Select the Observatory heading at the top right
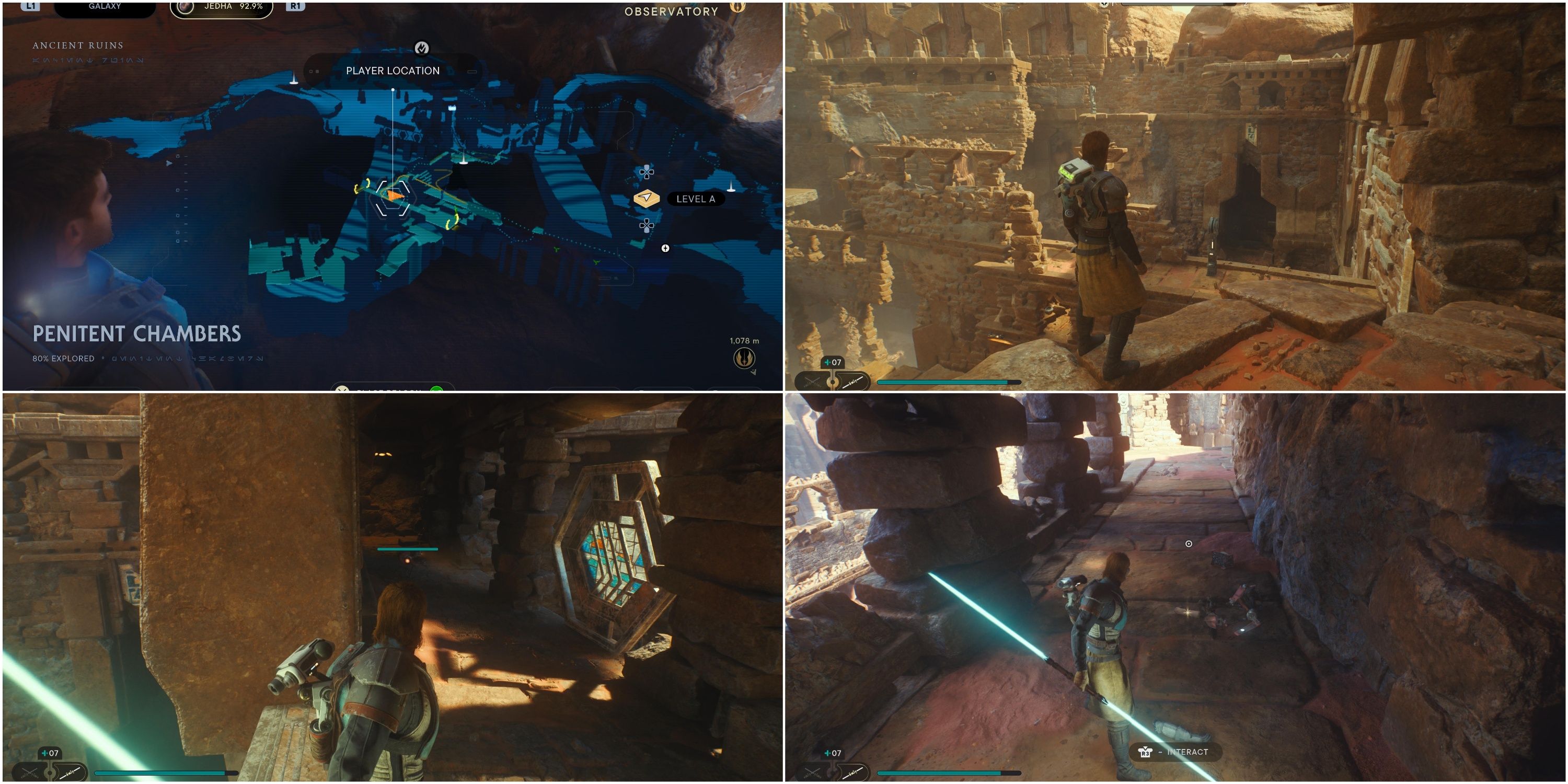 pos(670,10)
